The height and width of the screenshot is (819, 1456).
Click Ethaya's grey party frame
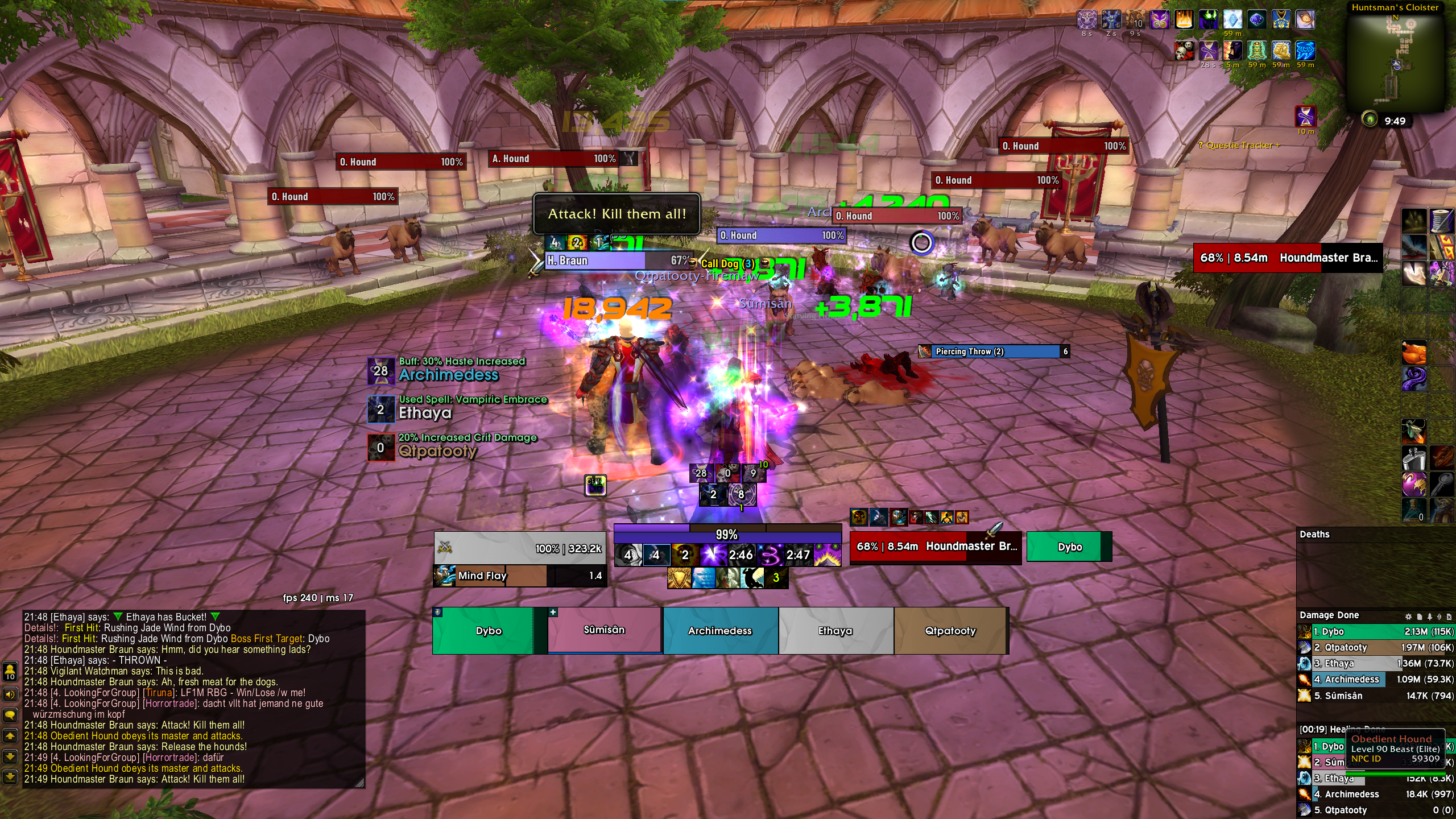tap(835, 630)
